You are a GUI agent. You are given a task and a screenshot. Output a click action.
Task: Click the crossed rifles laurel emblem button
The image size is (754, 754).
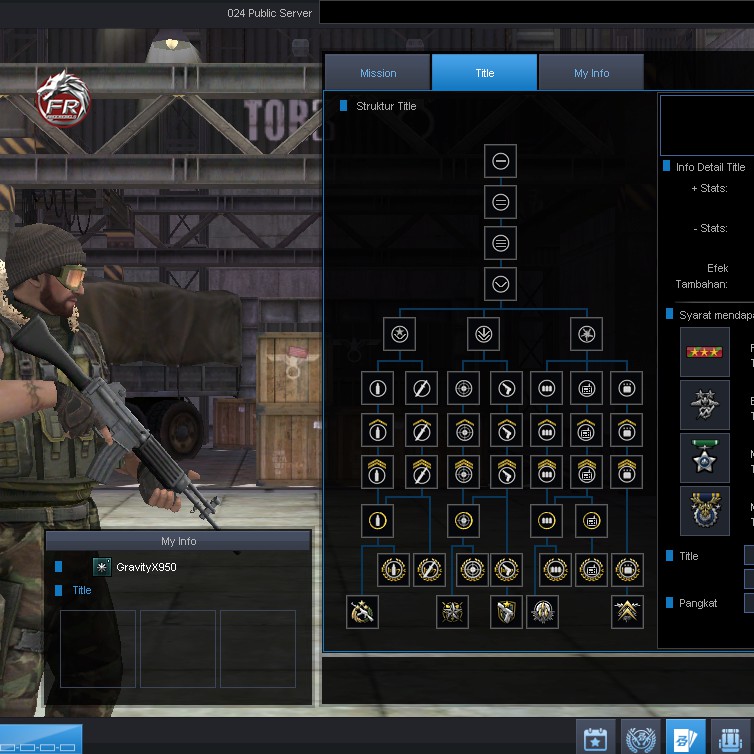click(x=641, y=738)
